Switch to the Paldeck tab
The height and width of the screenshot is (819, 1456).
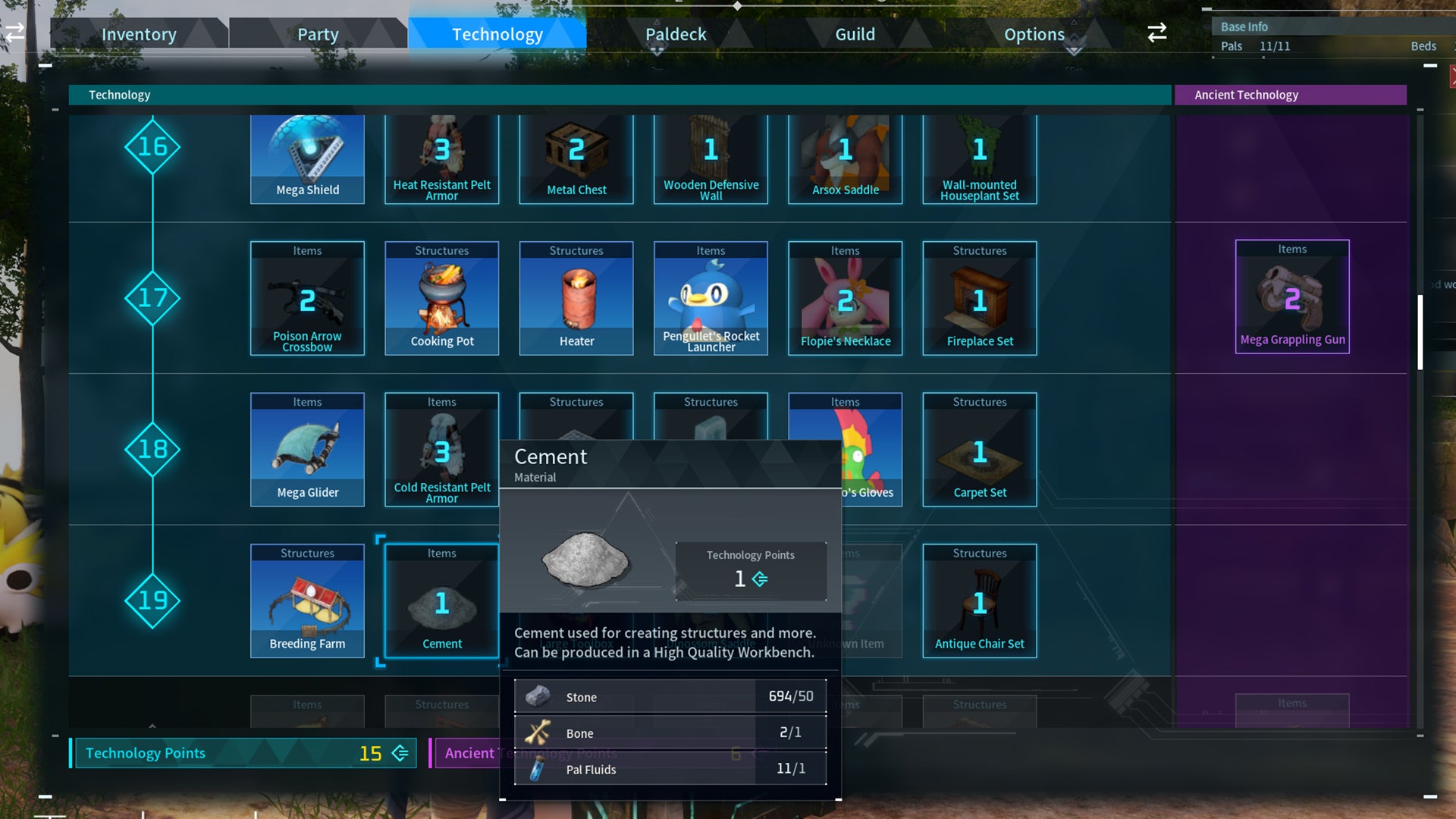(675, 33)
